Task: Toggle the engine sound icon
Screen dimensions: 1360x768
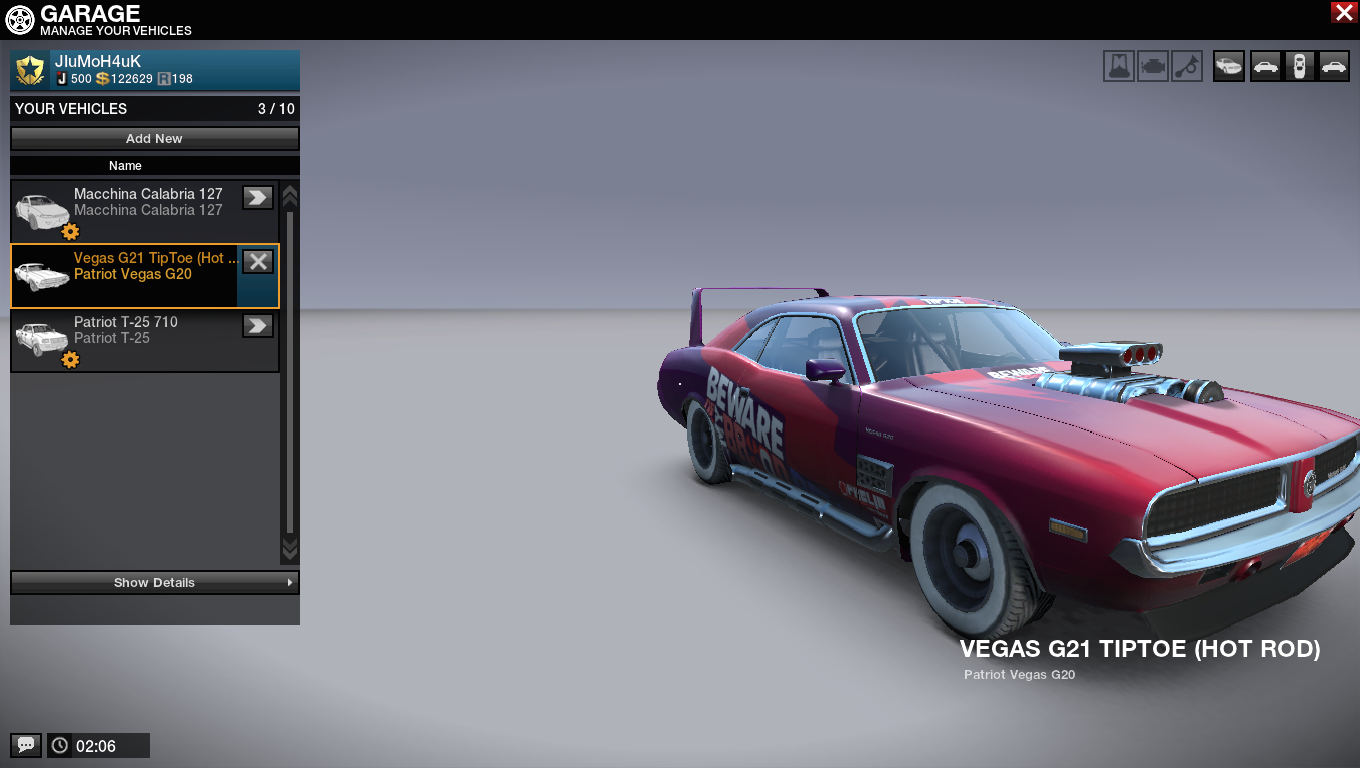Action: (x=1153, y=67)
